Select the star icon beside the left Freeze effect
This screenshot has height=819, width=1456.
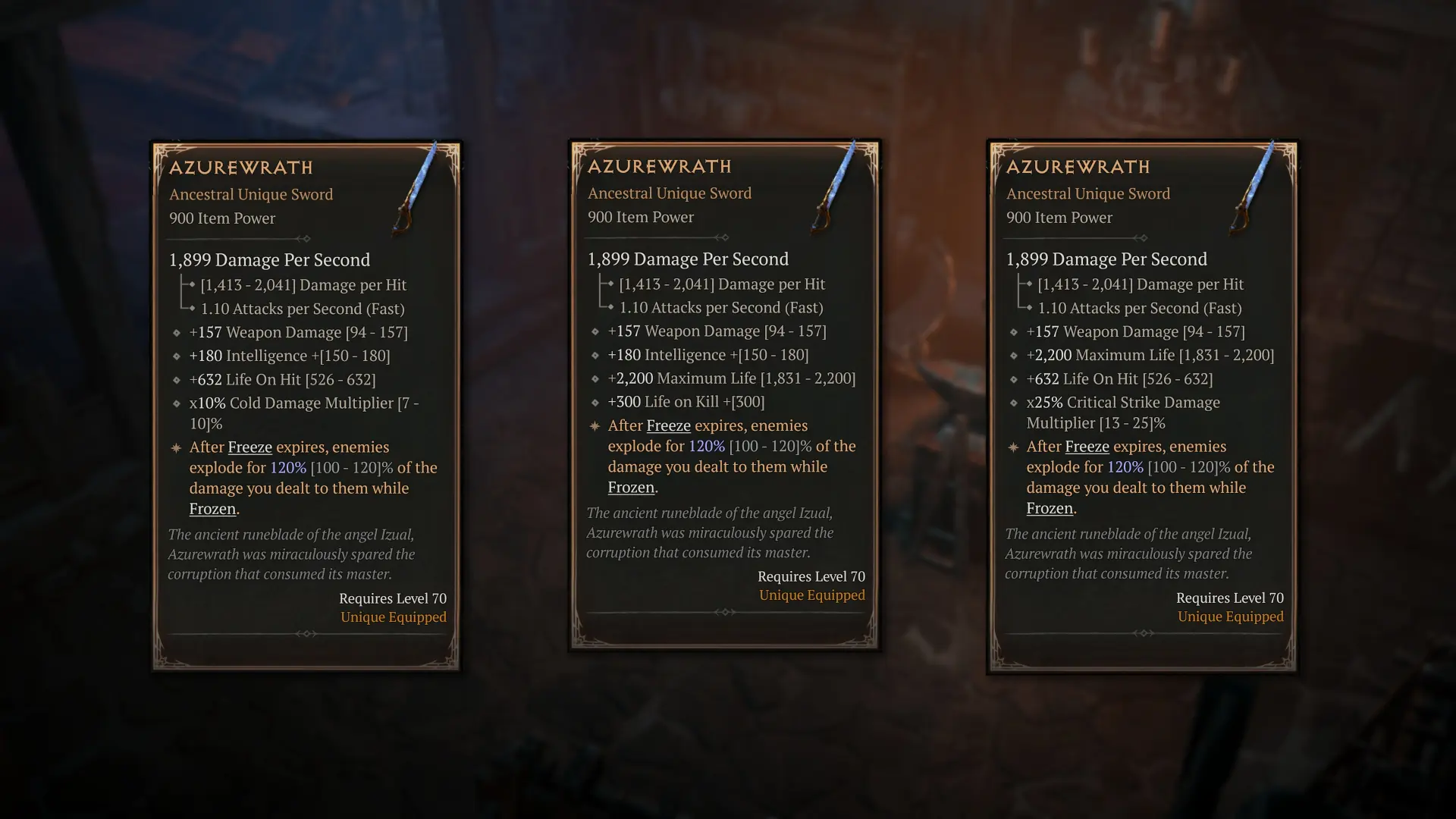click(176, 447)
